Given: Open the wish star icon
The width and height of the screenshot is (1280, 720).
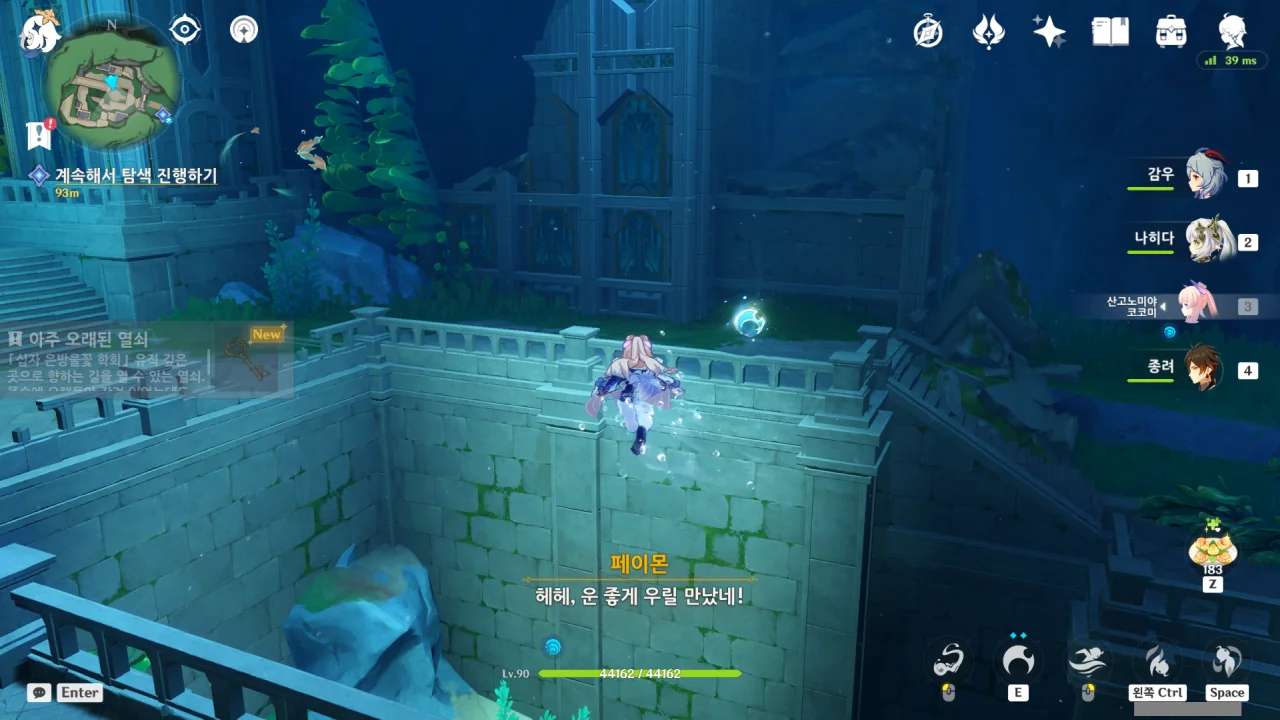Looking at the screenshot, I should (x=1049, y=32).
